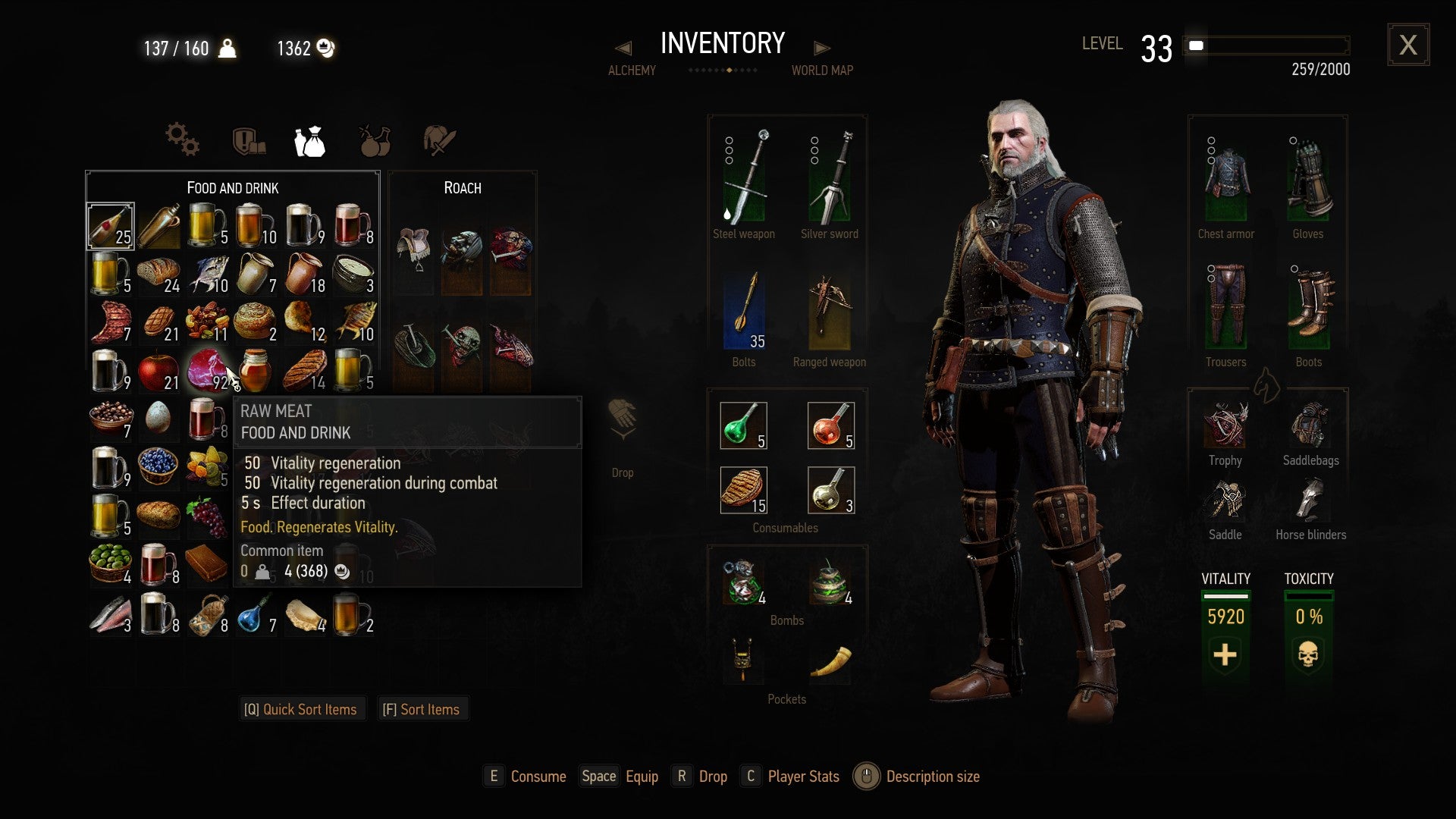Open the Alchemy screen via left arrow
The height and width of the screenshot is (819, 1456).
pyautogui.click(x=623, y=47)
